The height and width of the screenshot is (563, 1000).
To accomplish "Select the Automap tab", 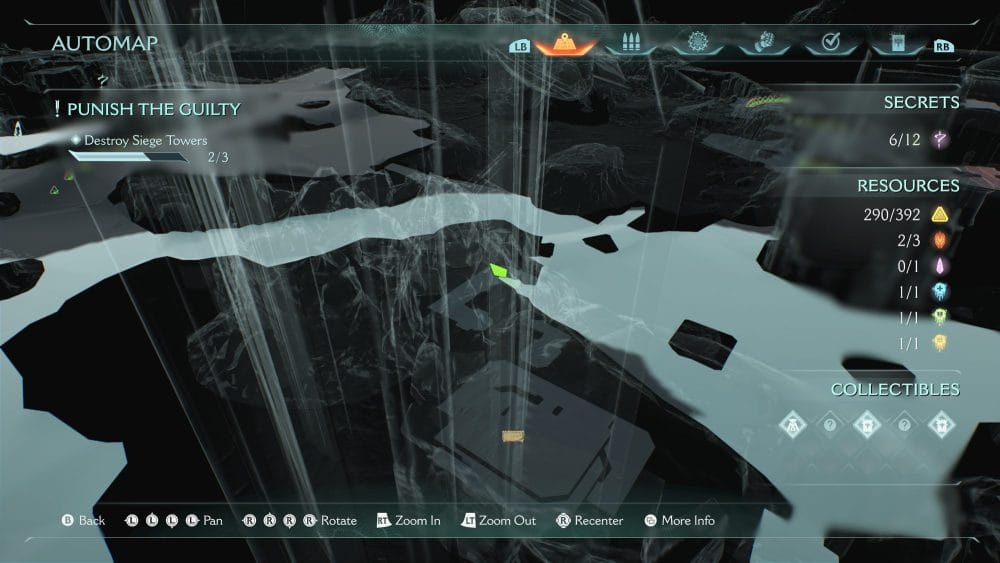I will (x=565, y=44).
